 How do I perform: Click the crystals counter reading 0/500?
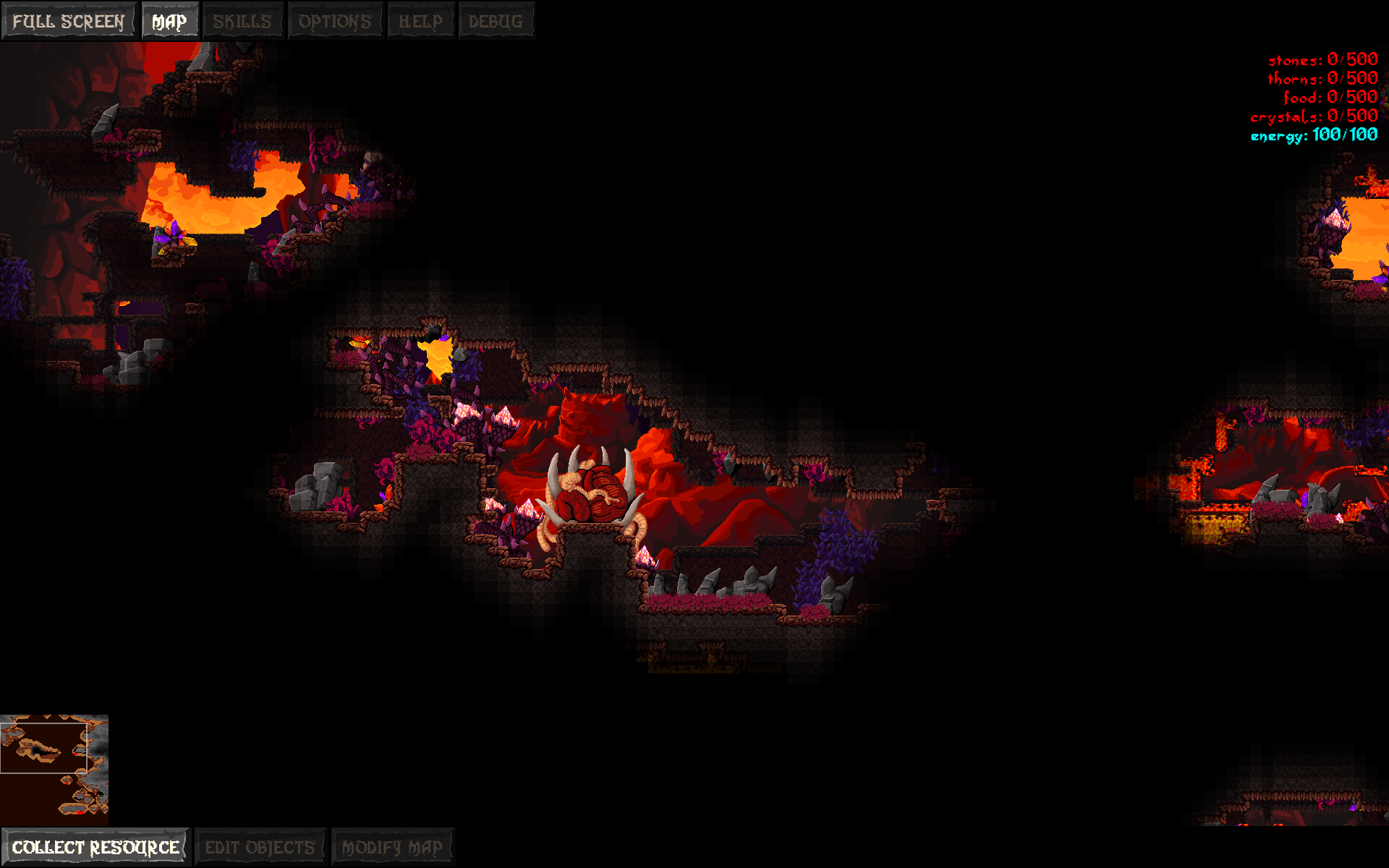[1313, 115]
